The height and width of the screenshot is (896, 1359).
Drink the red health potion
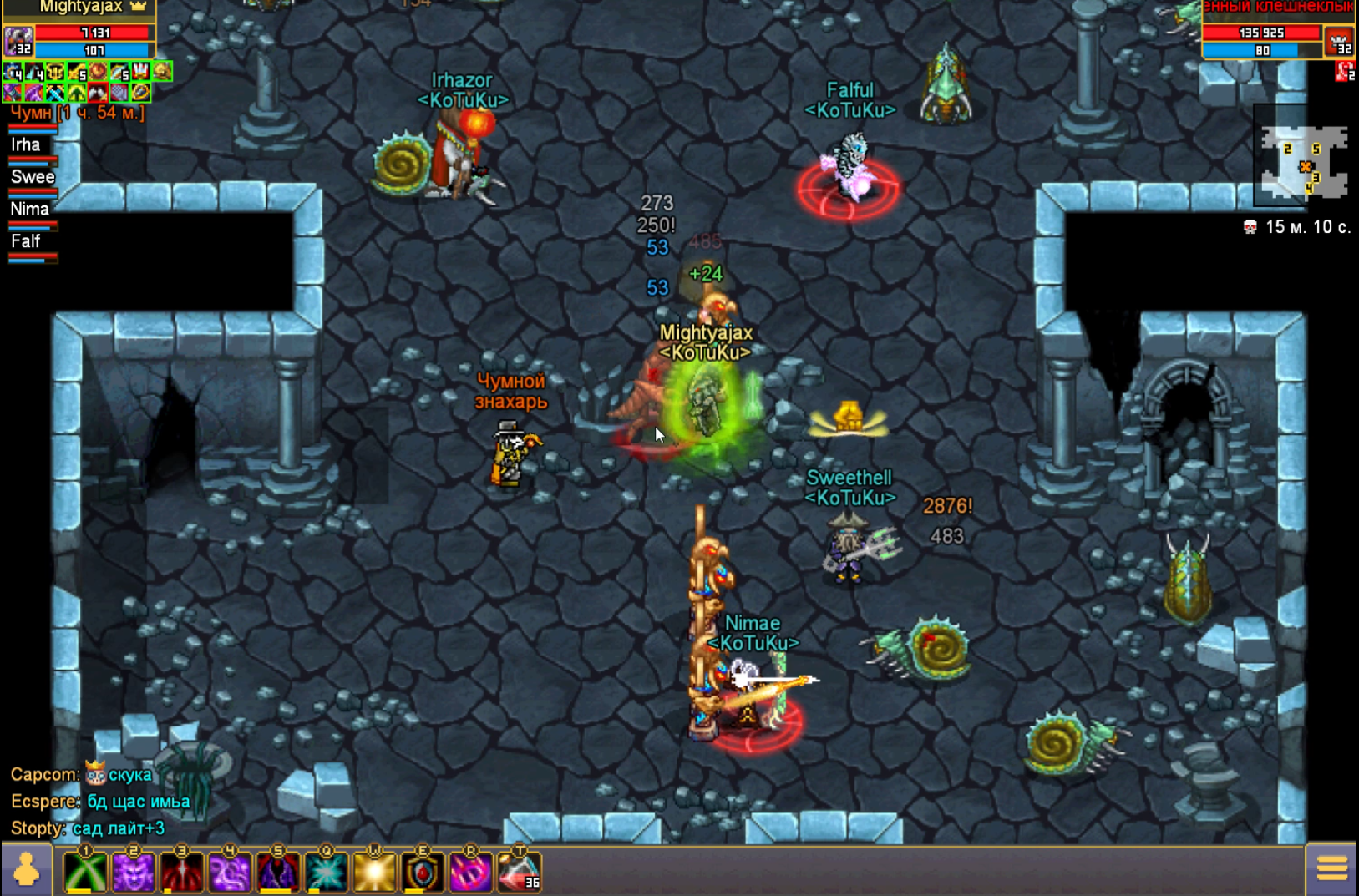point(519,873)
